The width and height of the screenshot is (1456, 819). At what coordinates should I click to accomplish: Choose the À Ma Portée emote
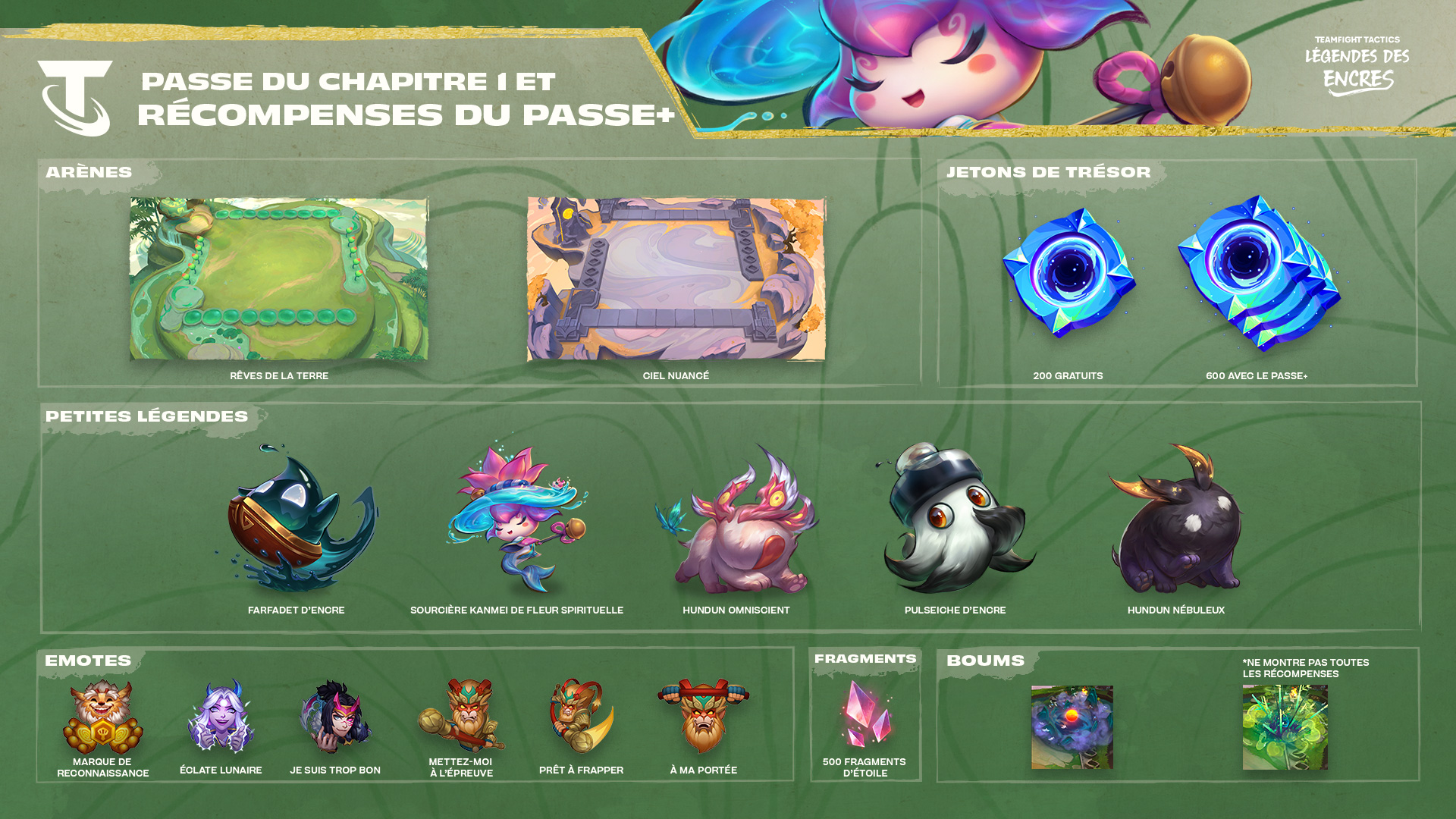tap(704, 717)
